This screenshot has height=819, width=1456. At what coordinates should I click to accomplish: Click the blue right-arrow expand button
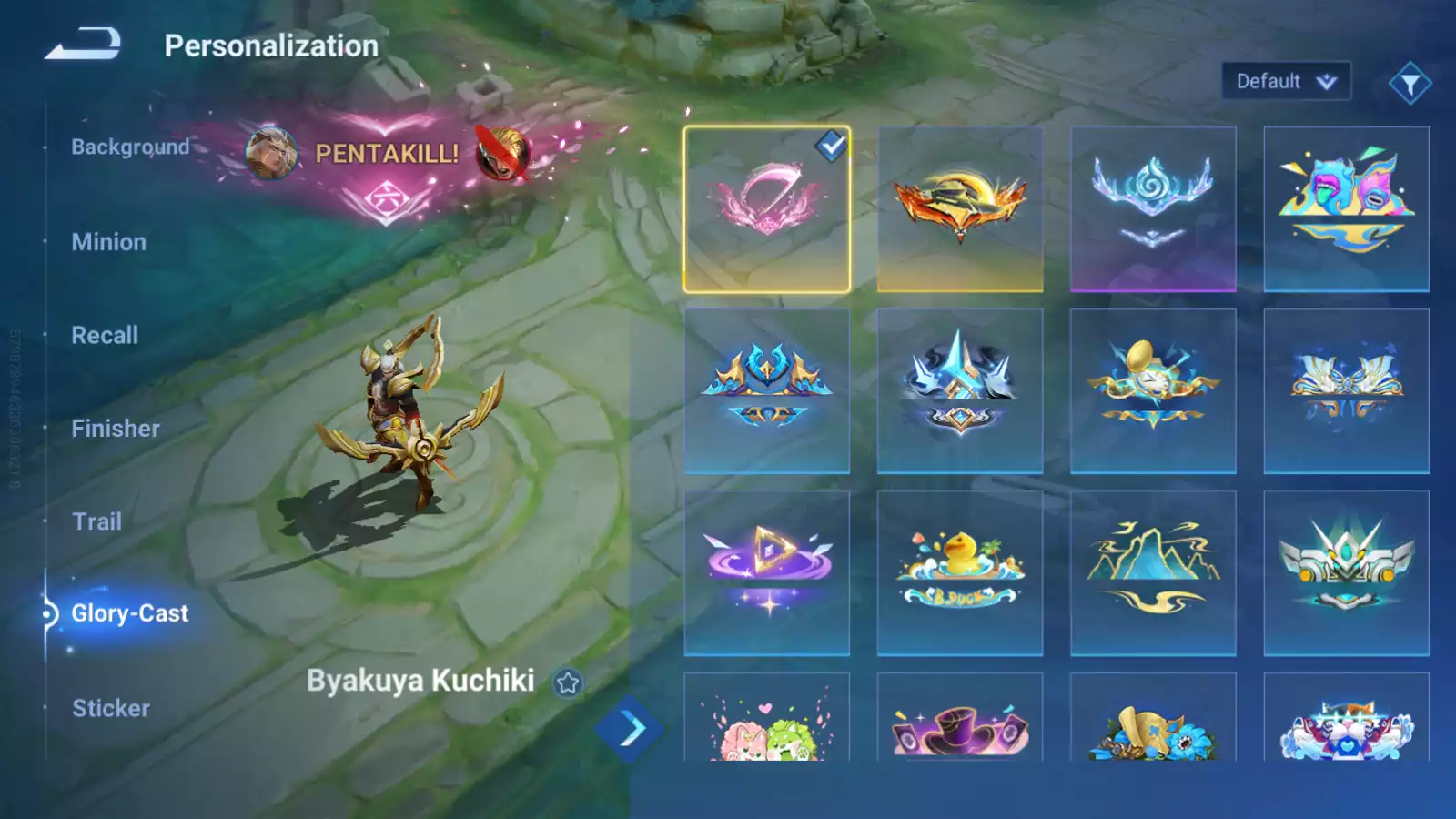tap(628, 729)
